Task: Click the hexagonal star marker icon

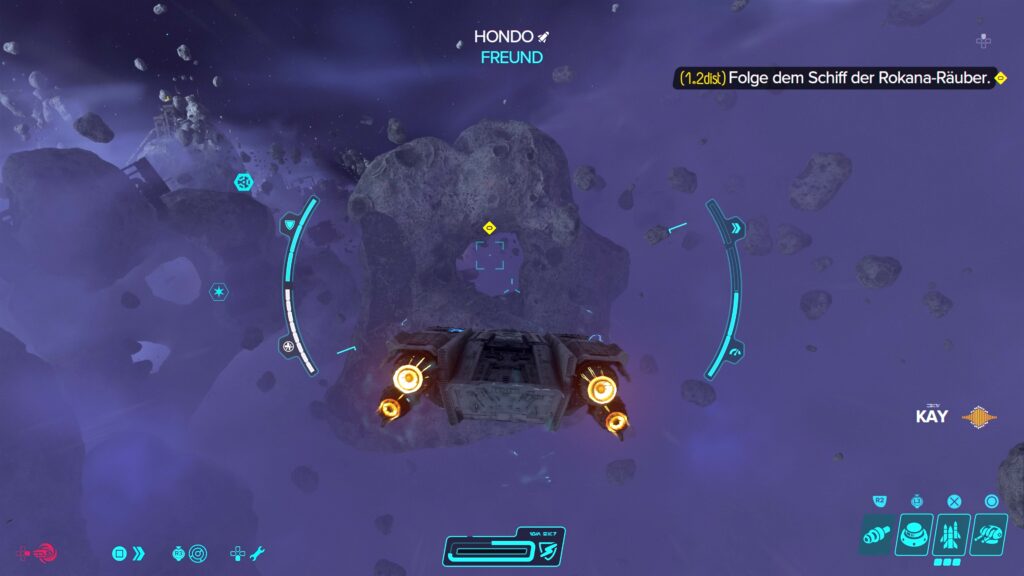Action: (x=217, y=291)
